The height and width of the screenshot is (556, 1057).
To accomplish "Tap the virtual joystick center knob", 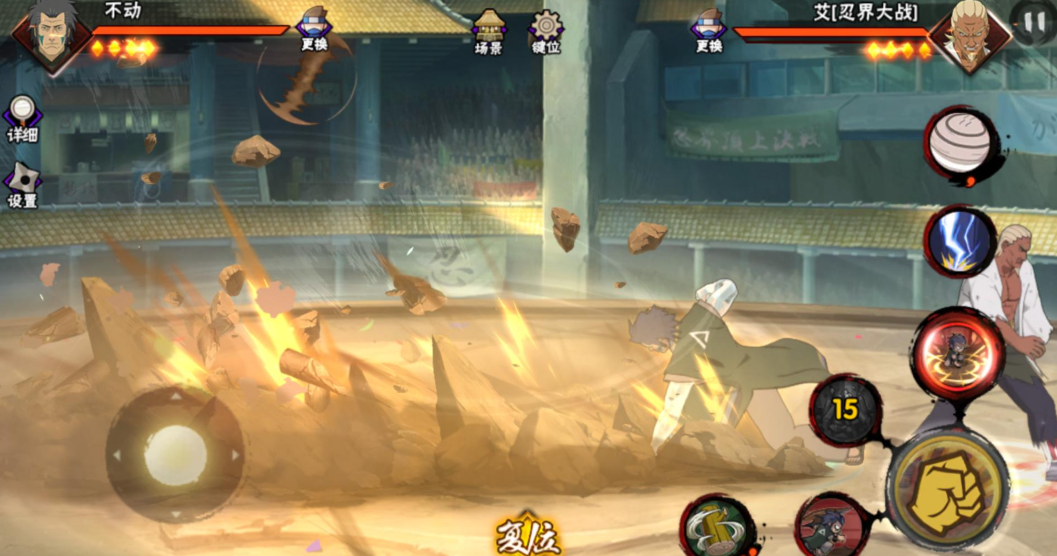I will [x=175, y=455].
